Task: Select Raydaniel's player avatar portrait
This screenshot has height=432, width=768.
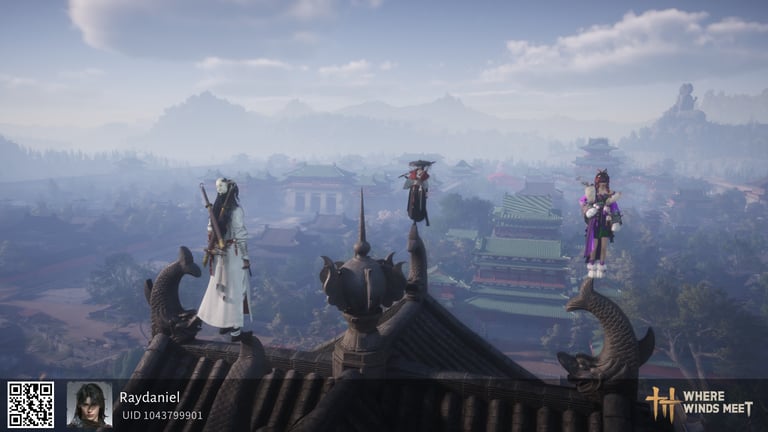Action: click(89, 405)
